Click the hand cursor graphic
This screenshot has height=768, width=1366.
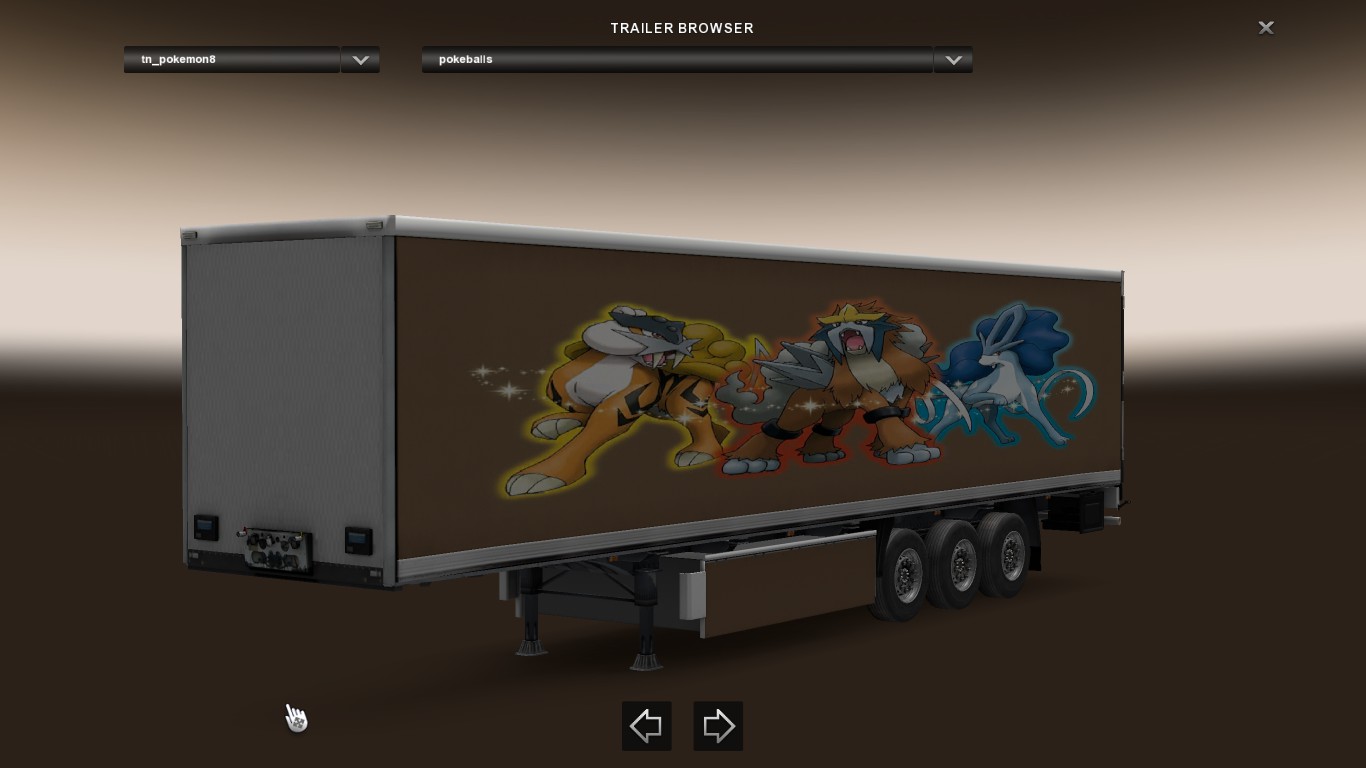pyautogui.click(x=296, y=716)
